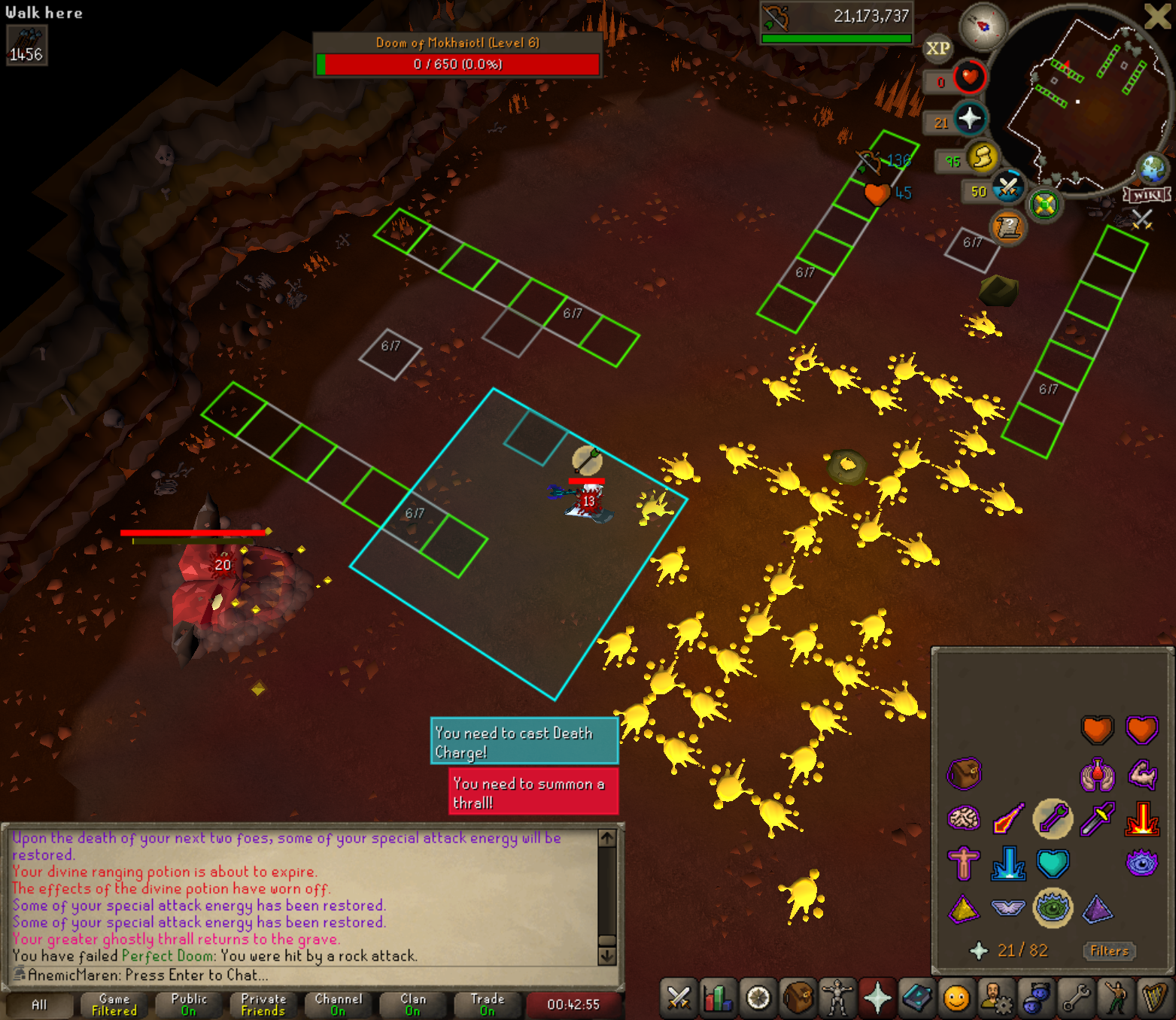Viewport: 1176px width, 1020px height.
Task: Open the Emotes smiley face tab
Action: click(x=956, y=998)
